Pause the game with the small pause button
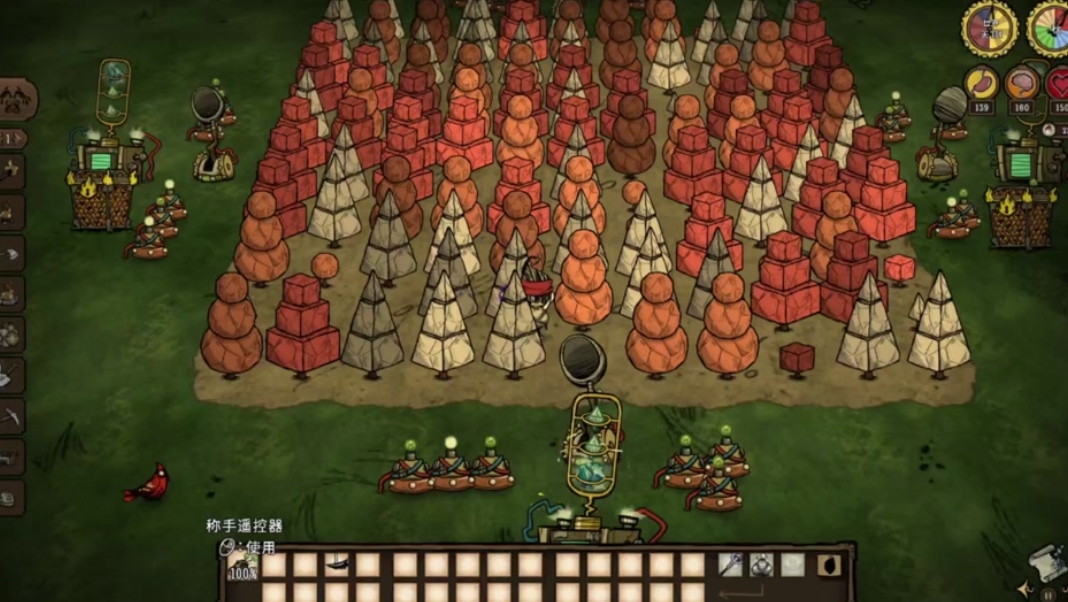This screenshot has height=602, width=1068. pyautogui.click(x=1049, y=593)
